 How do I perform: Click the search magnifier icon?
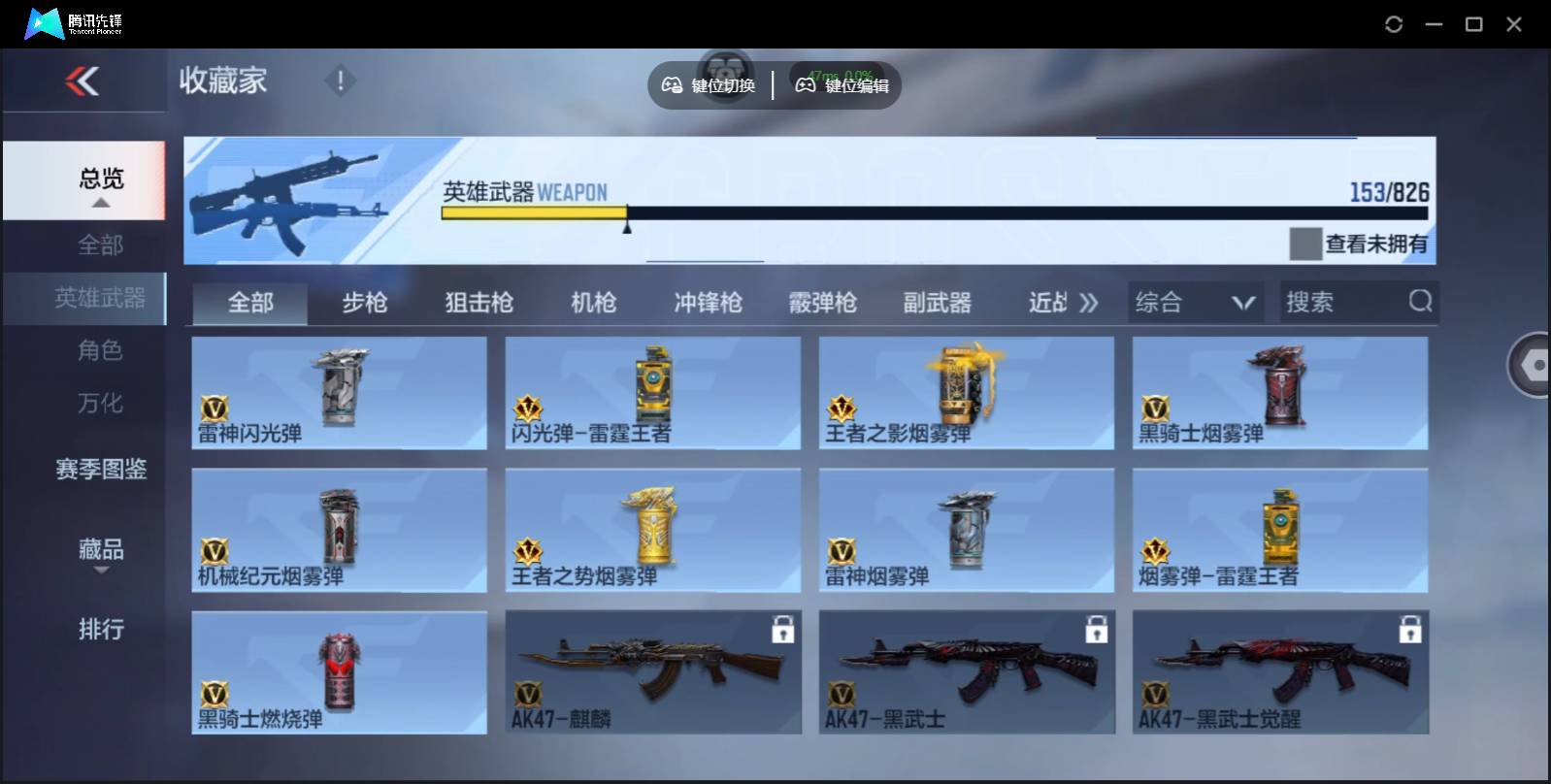point(1421,302)
